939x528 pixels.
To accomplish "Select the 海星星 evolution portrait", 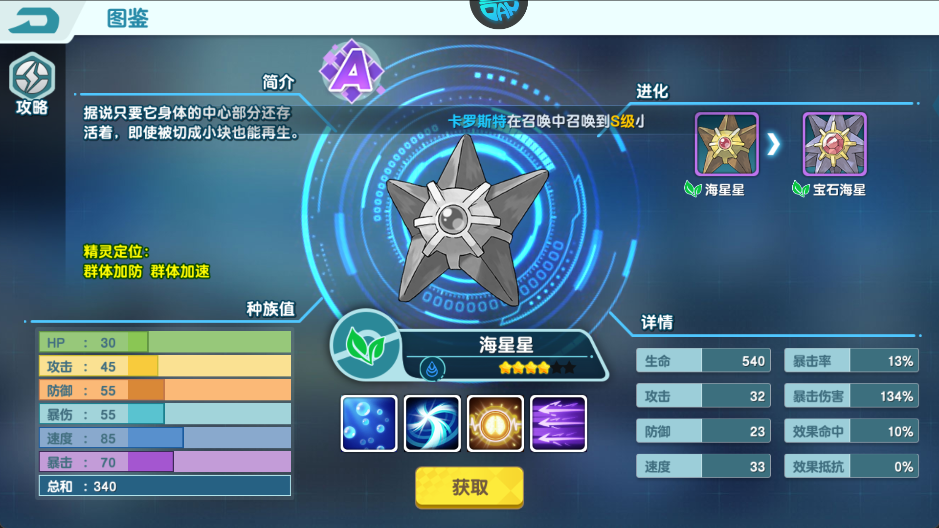I will 727,144.
